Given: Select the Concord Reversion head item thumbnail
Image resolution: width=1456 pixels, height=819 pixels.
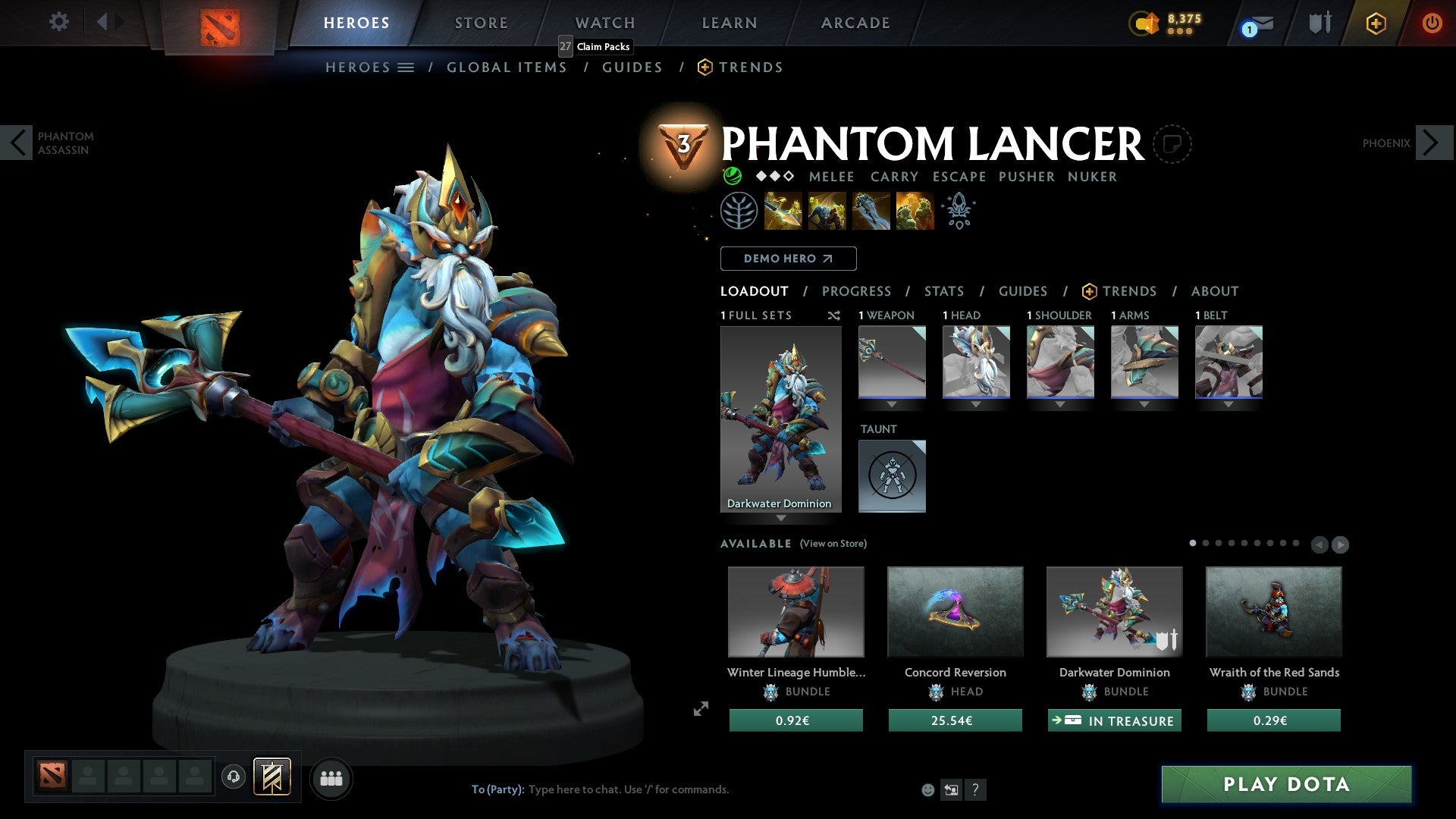Looking at the screenshot, I should pos(955,612).
